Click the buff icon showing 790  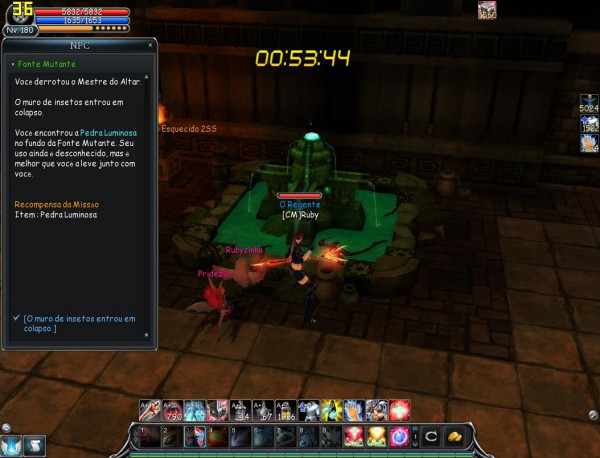(171, 409)
